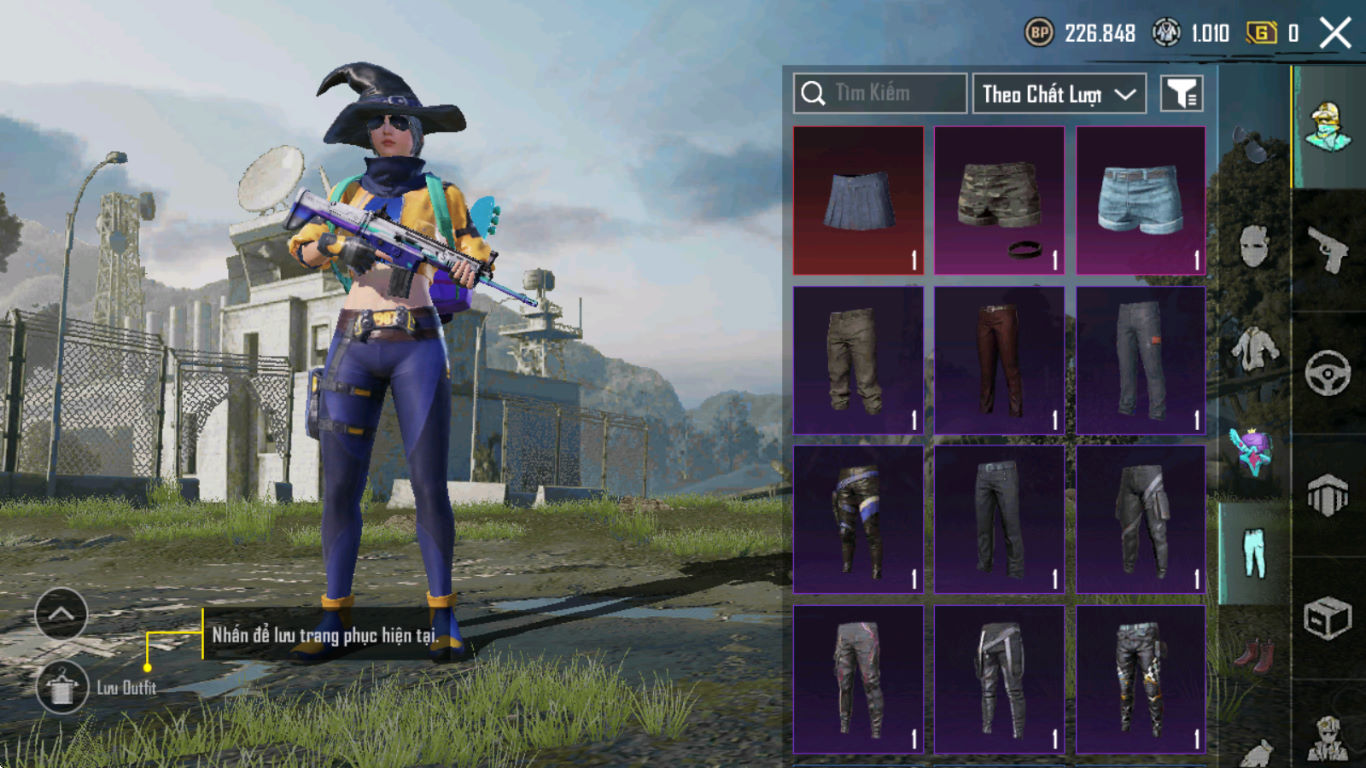Save the current outfit with Lưu Outfit
This screenshot has height=768, width=1366.
62,687
